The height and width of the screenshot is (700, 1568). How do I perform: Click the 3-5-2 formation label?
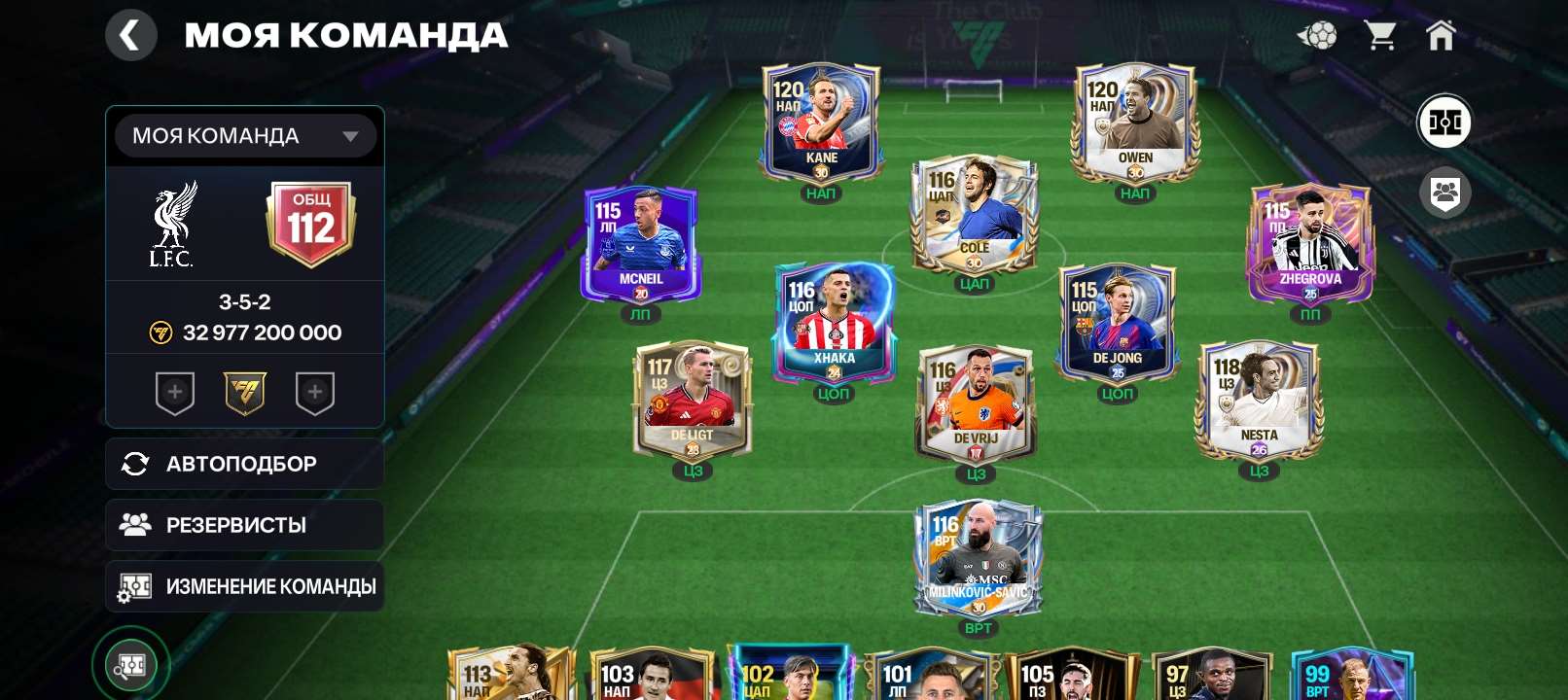(x=244, y=302)
